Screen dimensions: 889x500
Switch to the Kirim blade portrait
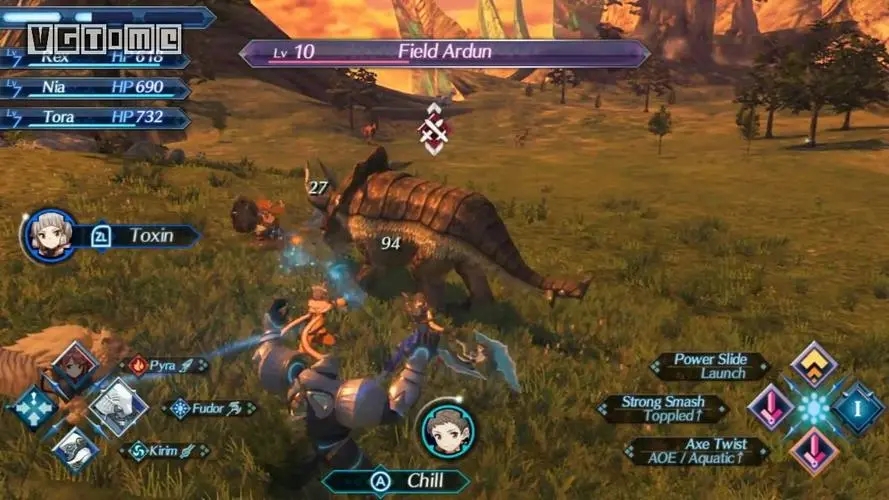(77, 449)
